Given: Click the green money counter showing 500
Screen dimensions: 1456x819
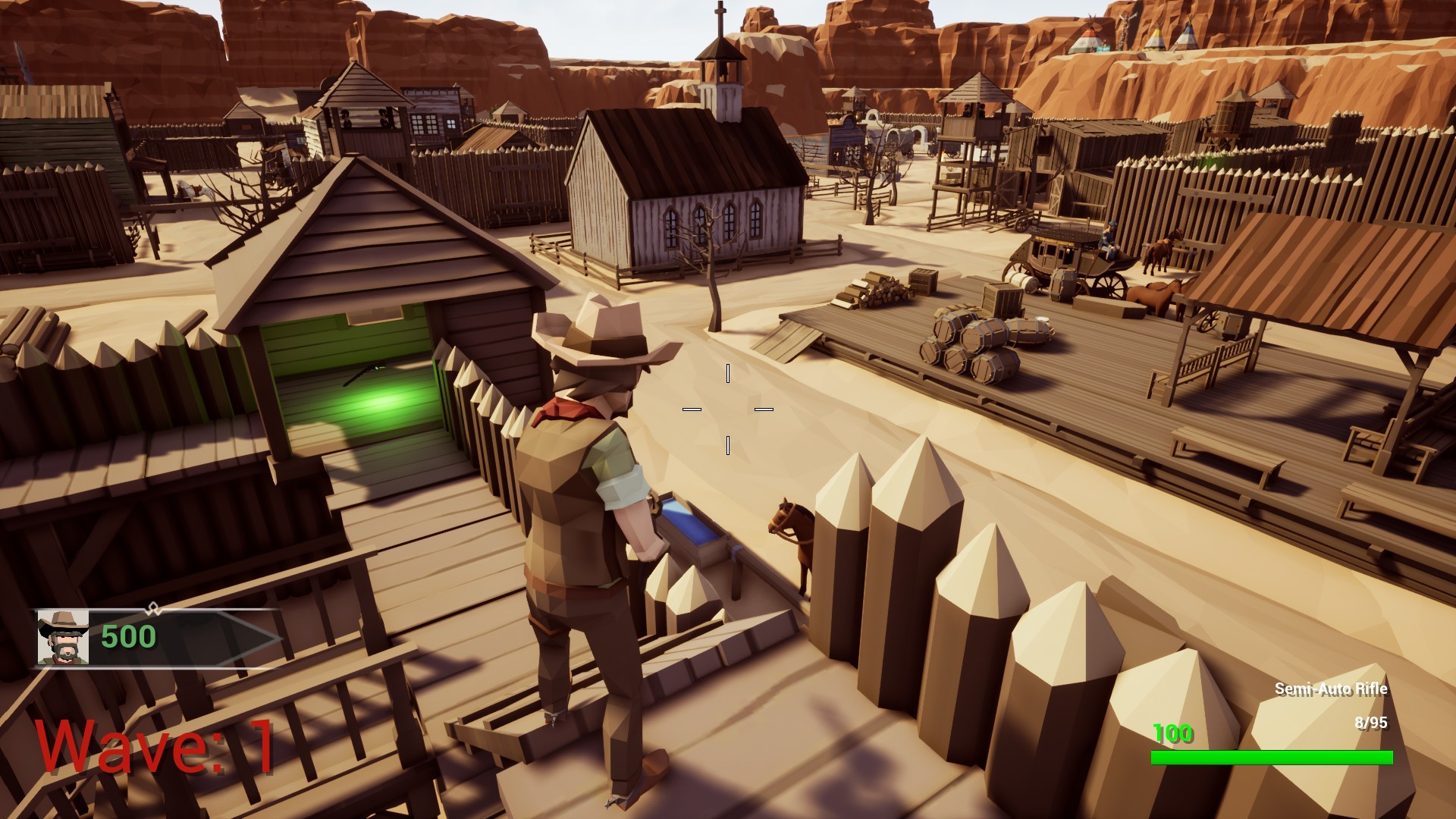Looking at the screenshot, I should pos(127,637).
